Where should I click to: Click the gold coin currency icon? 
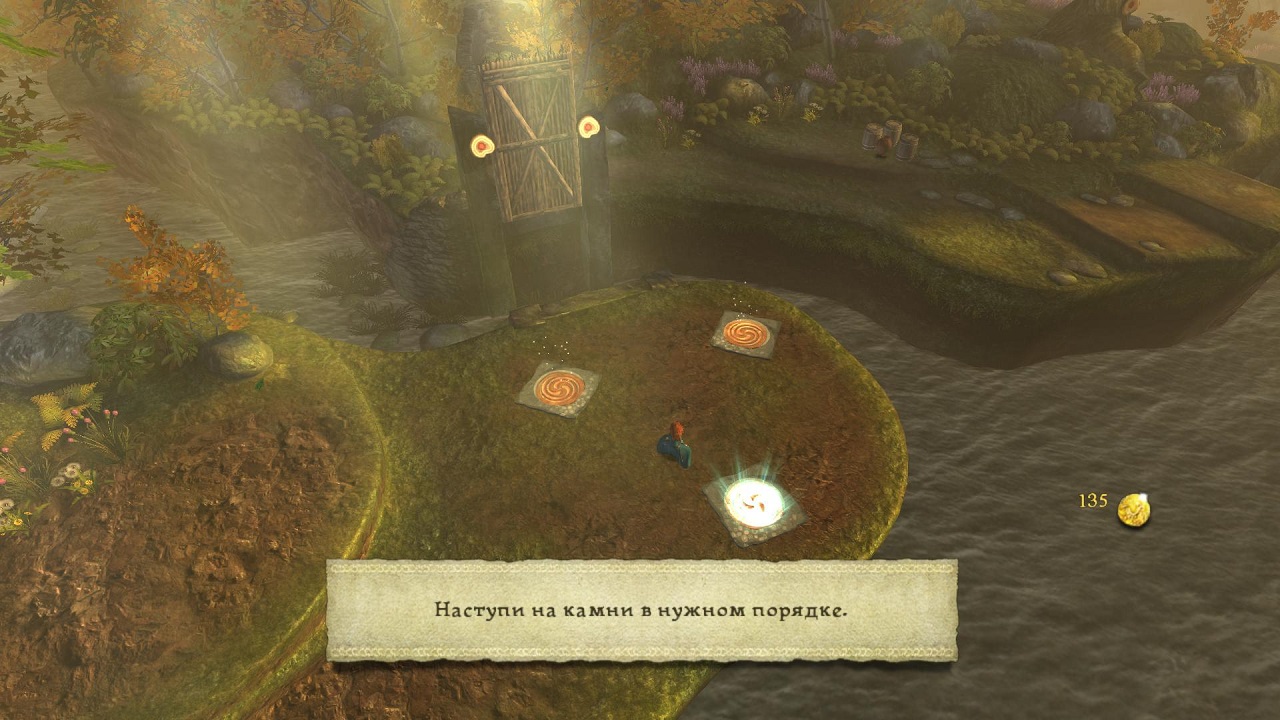click(1133, 509)
